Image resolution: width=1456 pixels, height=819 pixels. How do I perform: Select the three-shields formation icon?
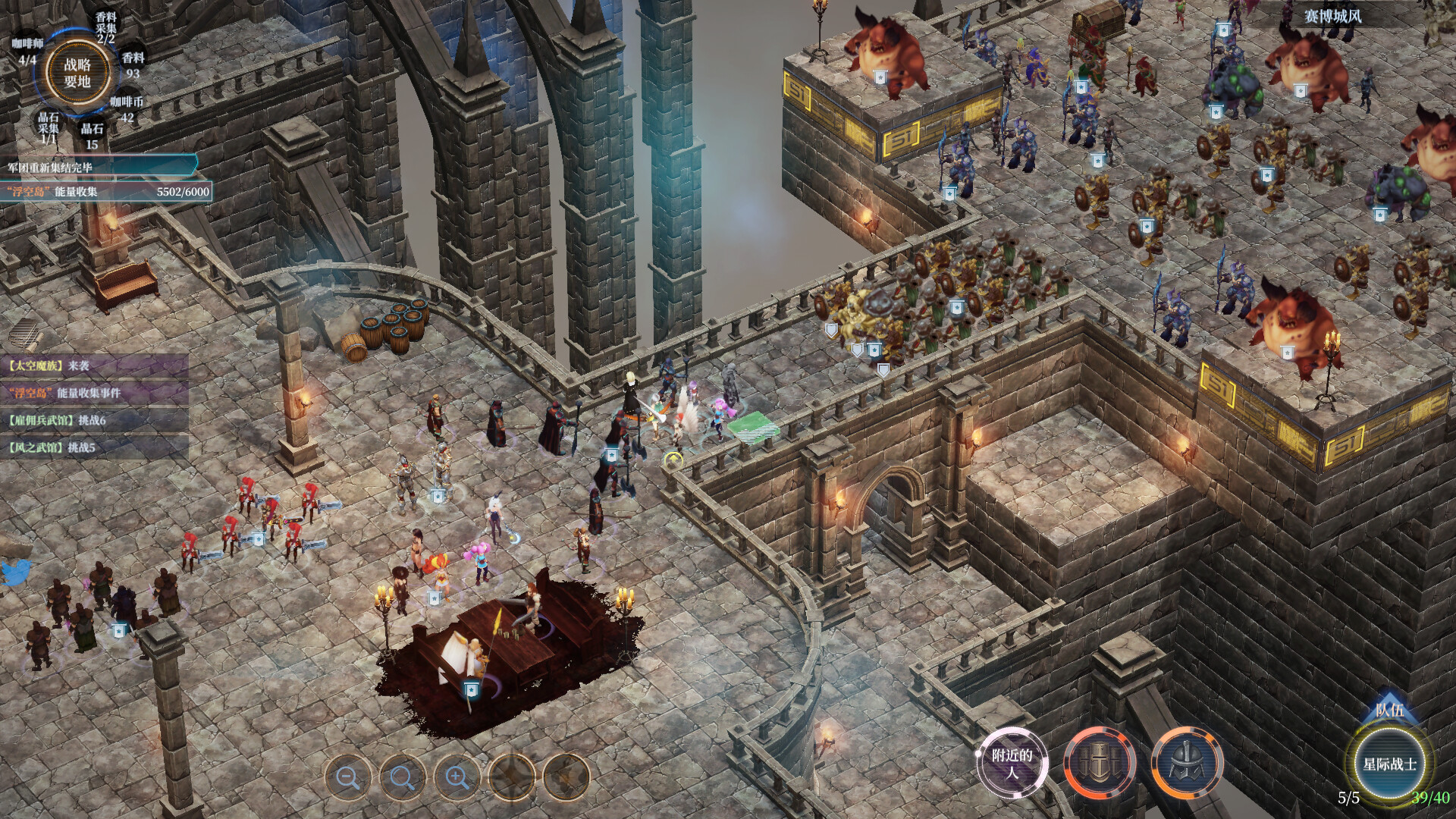[1100, 763]
